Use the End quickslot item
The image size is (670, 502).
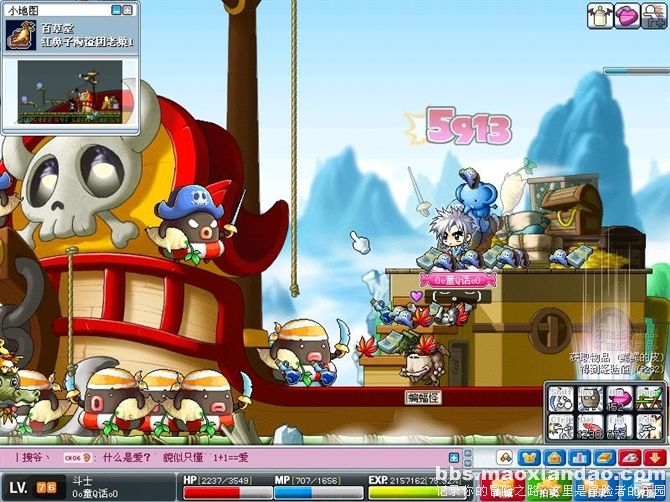click(618, 428)
